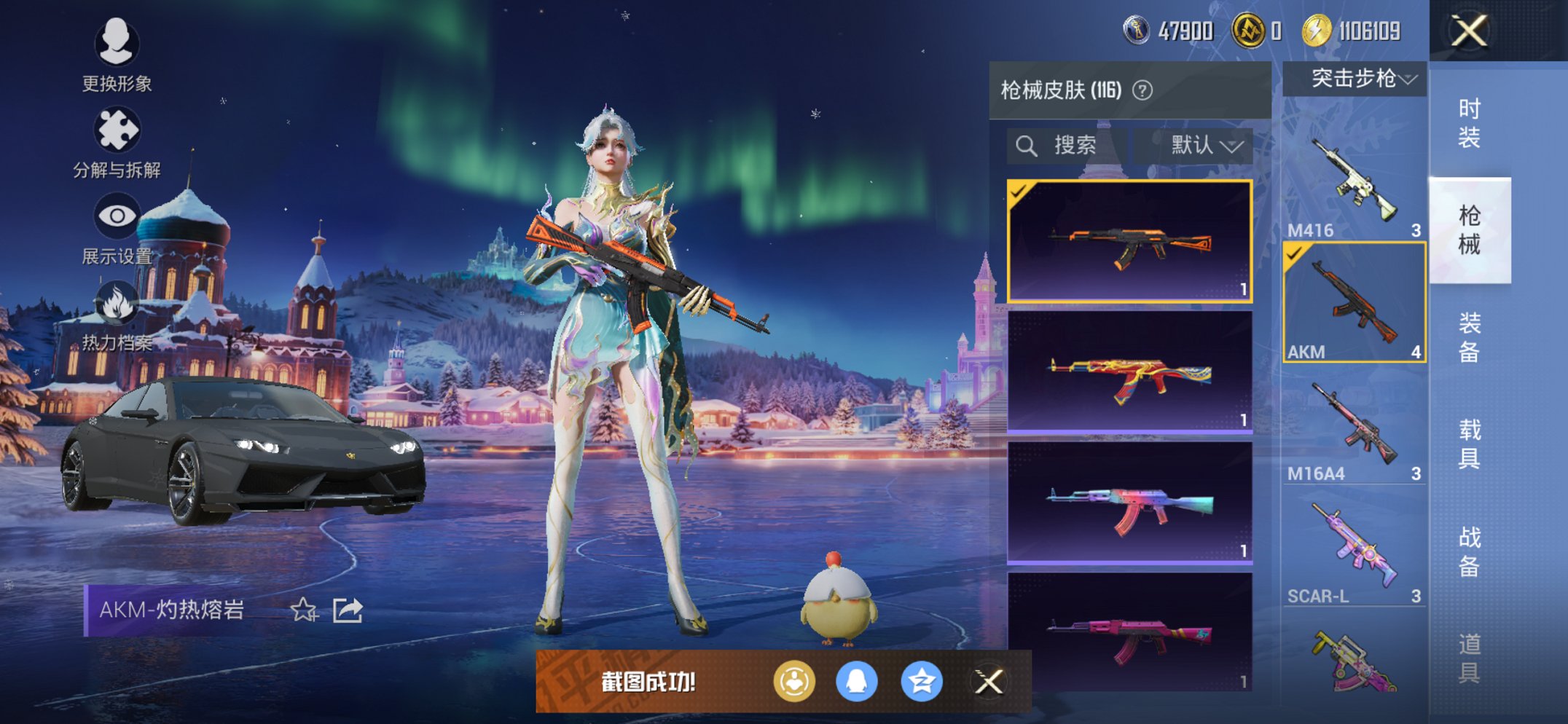Dismiss the 截图成功 screenshot banner
1568x724 pixels.
989,682
